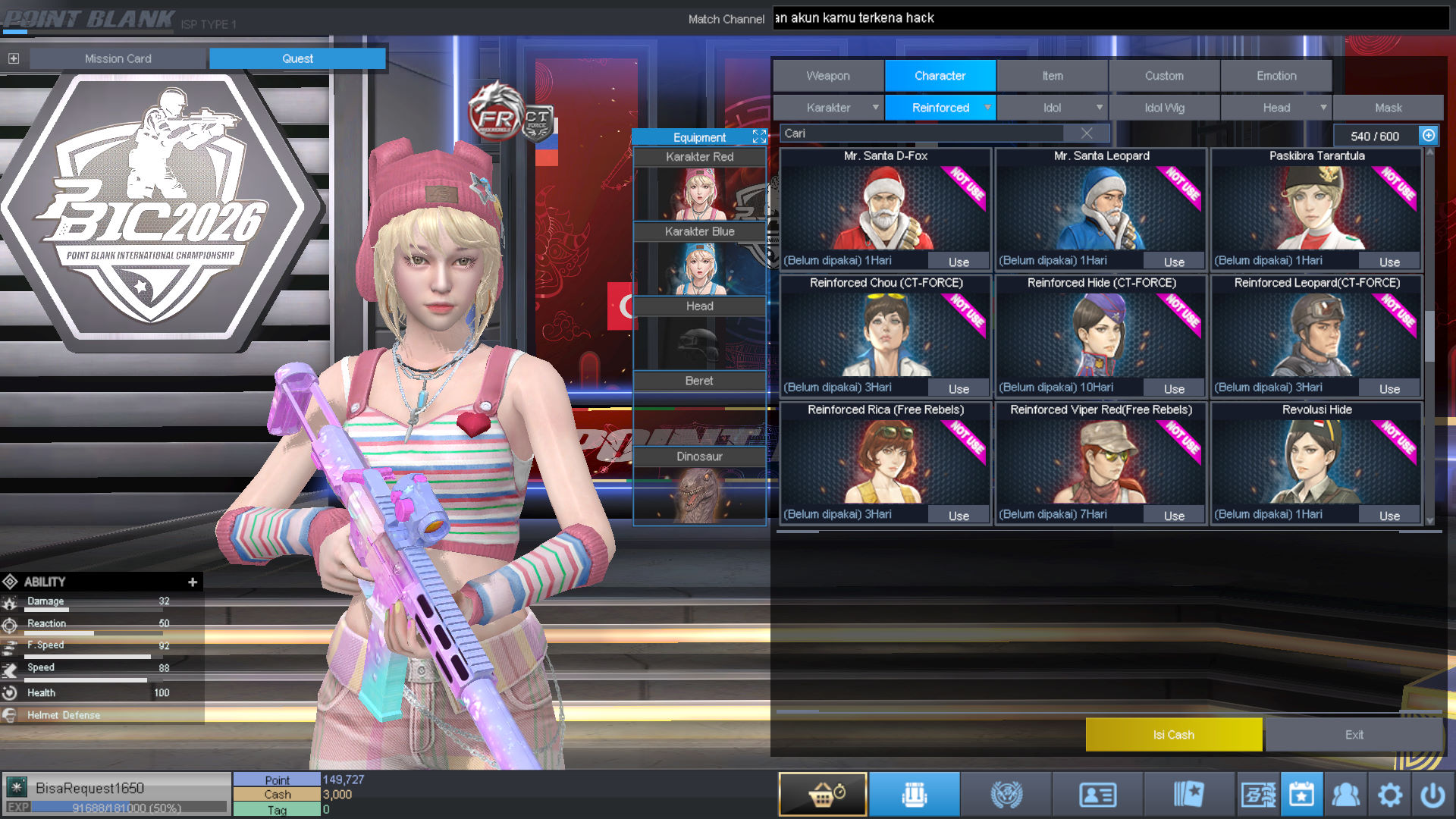Select the calendar attendance icon

click(1301, 794)
